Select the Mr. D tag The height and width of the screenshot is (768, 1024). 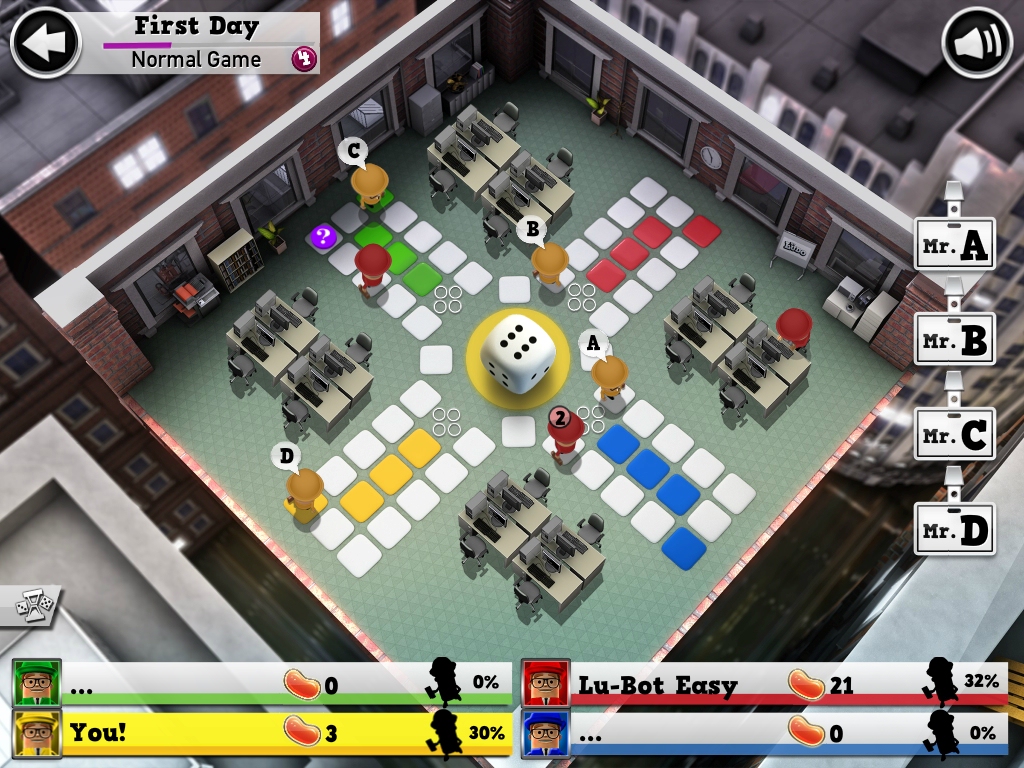tap(955, 528)
